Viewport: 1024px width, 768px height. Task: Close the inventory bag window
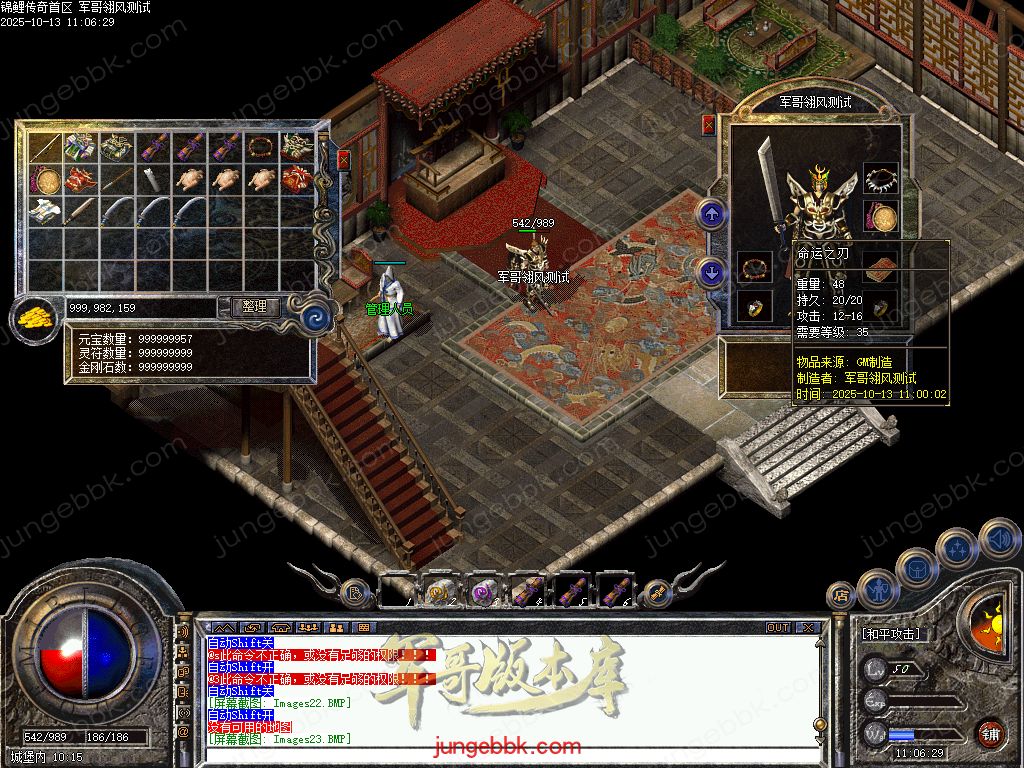(344, 159)
